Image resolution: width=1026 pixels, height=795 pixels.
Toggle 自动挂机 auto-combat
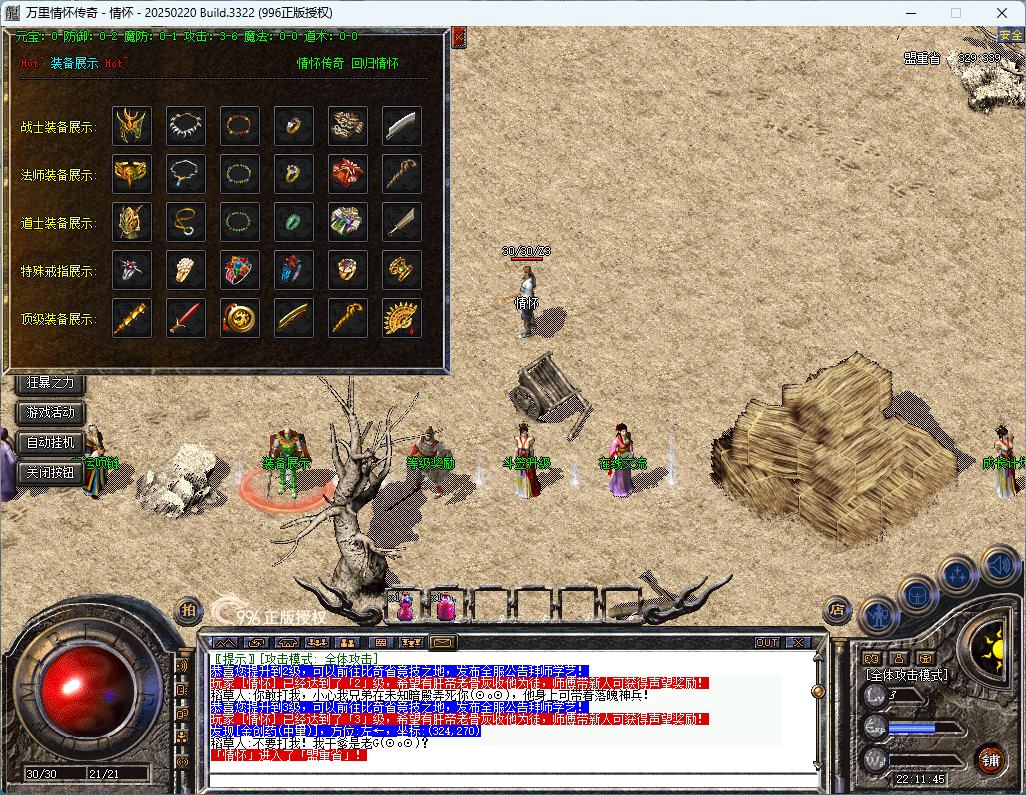point(51,442)
